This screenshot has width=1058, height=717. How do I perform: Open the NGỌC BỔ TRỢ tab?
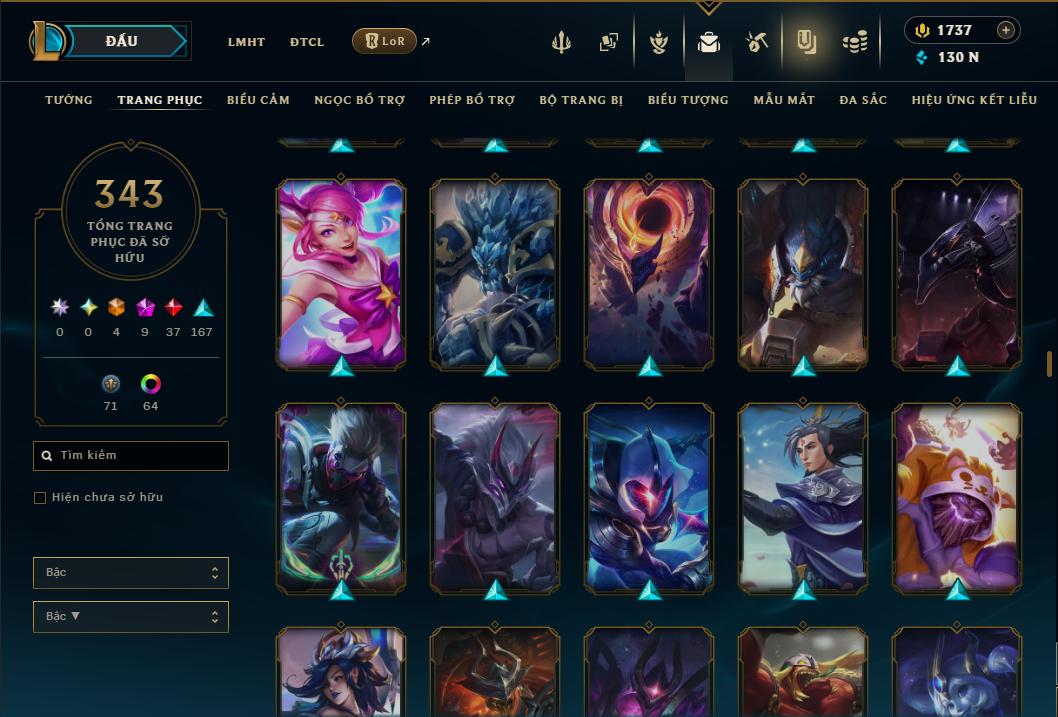(x=359, y=100)
